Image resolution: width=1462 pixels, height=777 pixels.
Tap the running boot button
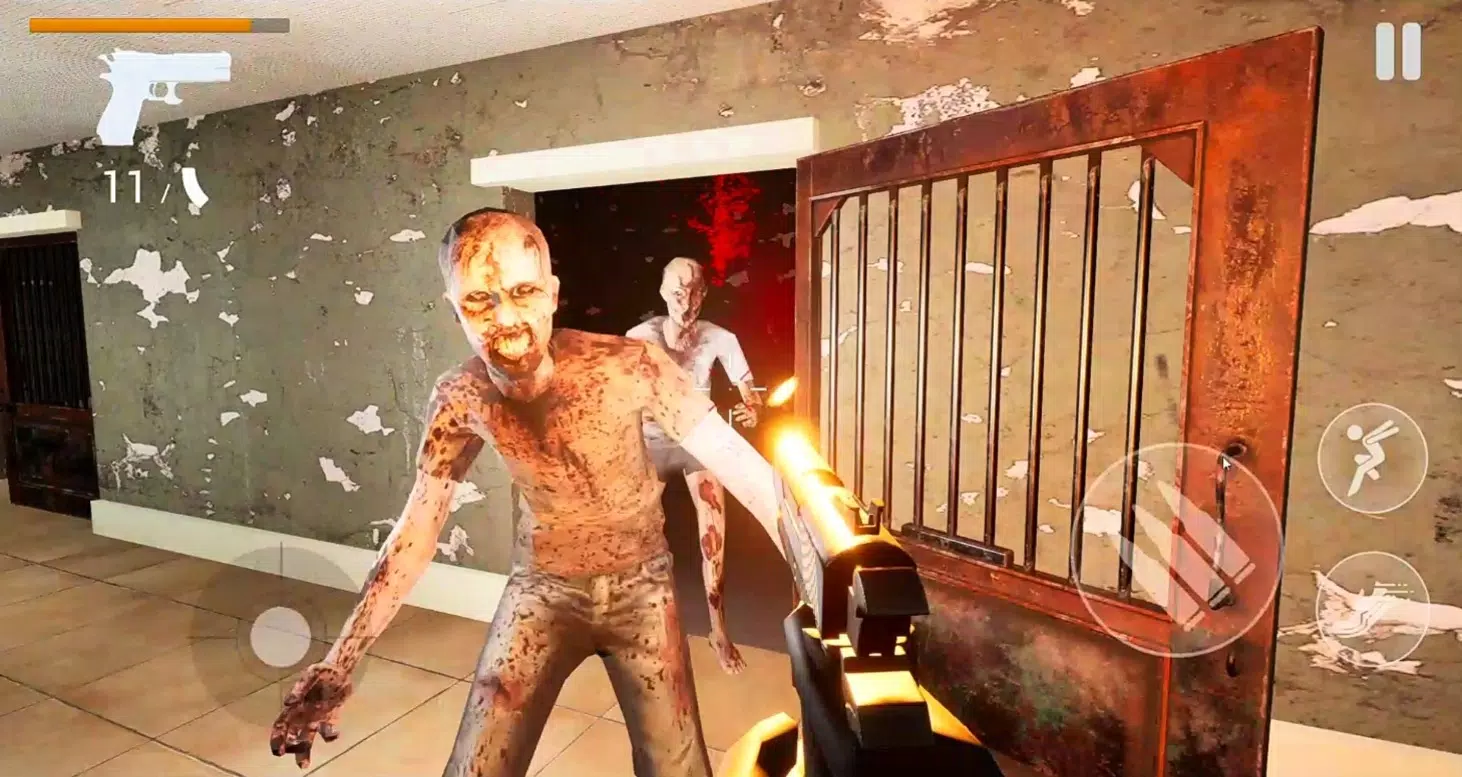pyautogui.click(x=1373, y=600)
